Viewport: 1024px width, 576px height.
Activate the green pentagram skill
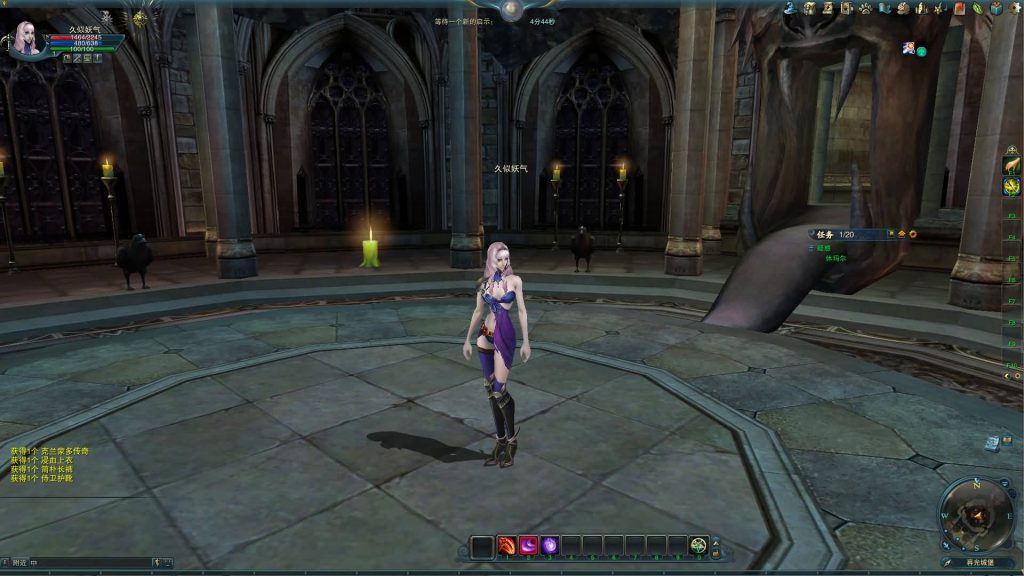tap(698, 546)
